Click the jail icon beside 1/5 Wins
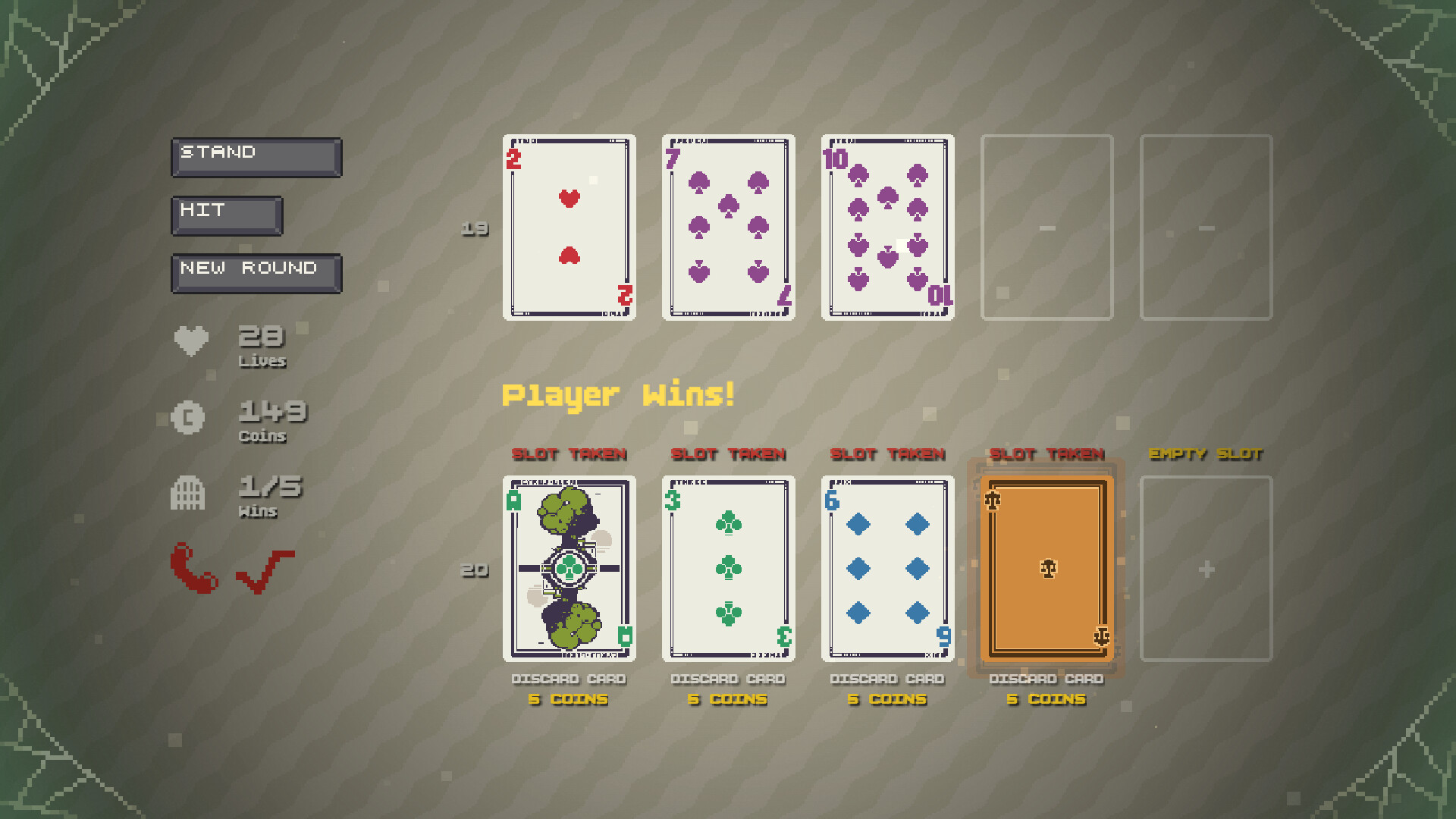Screen dimensions: 1456x819 point(189,493)
